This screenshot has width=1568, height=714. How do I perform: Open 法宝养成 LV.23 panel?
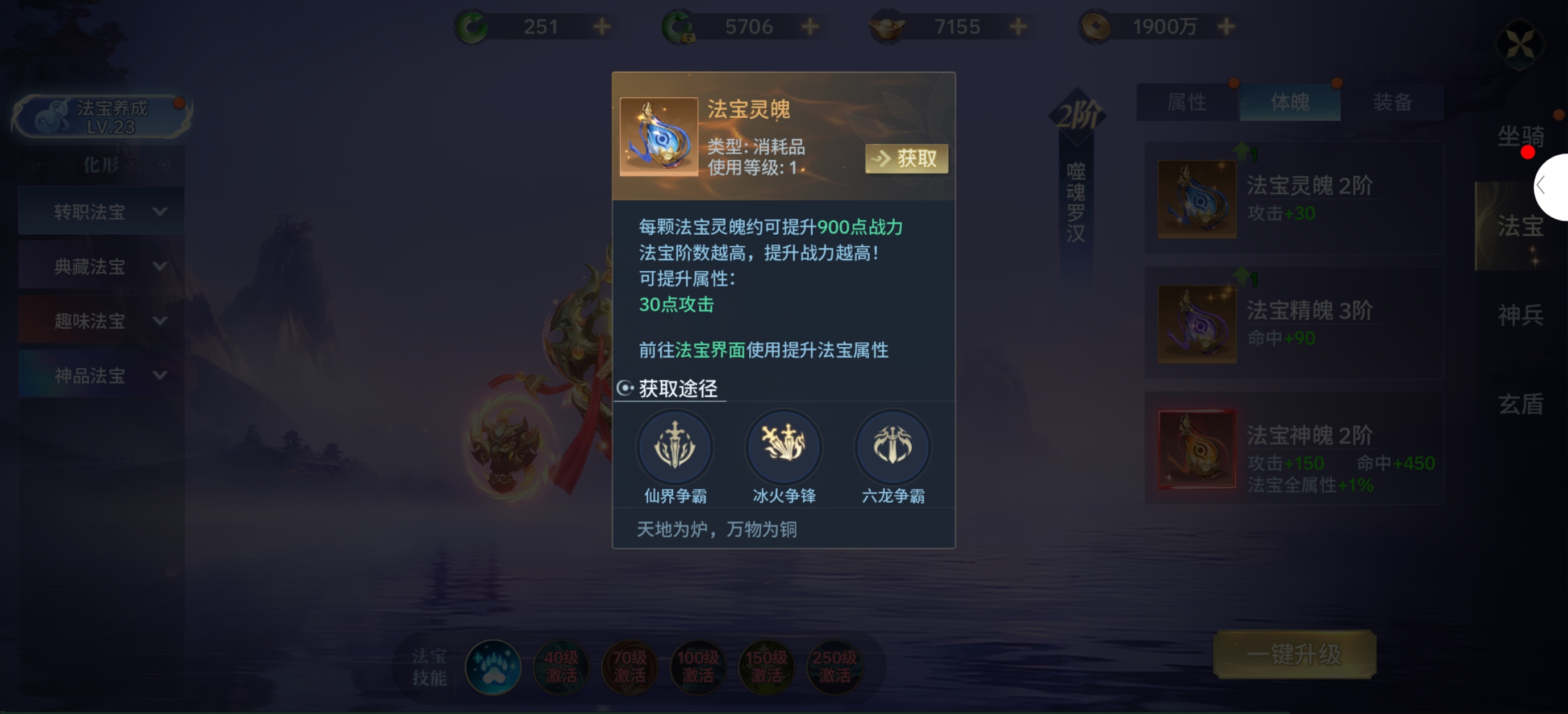coord(102,117)
